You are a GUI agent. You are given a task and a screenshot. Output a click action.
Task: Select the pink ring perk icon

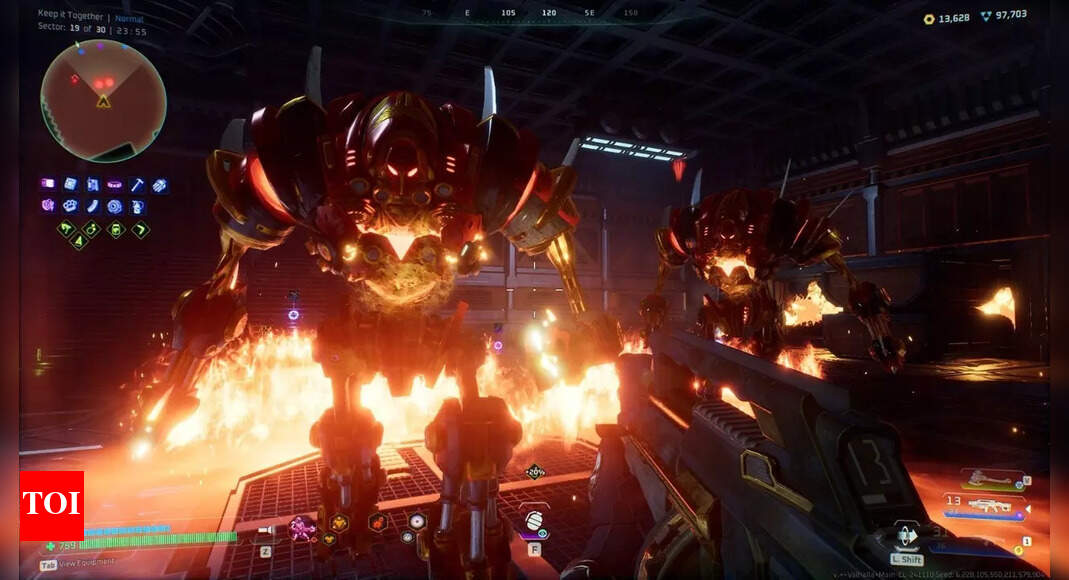point(115,185)
